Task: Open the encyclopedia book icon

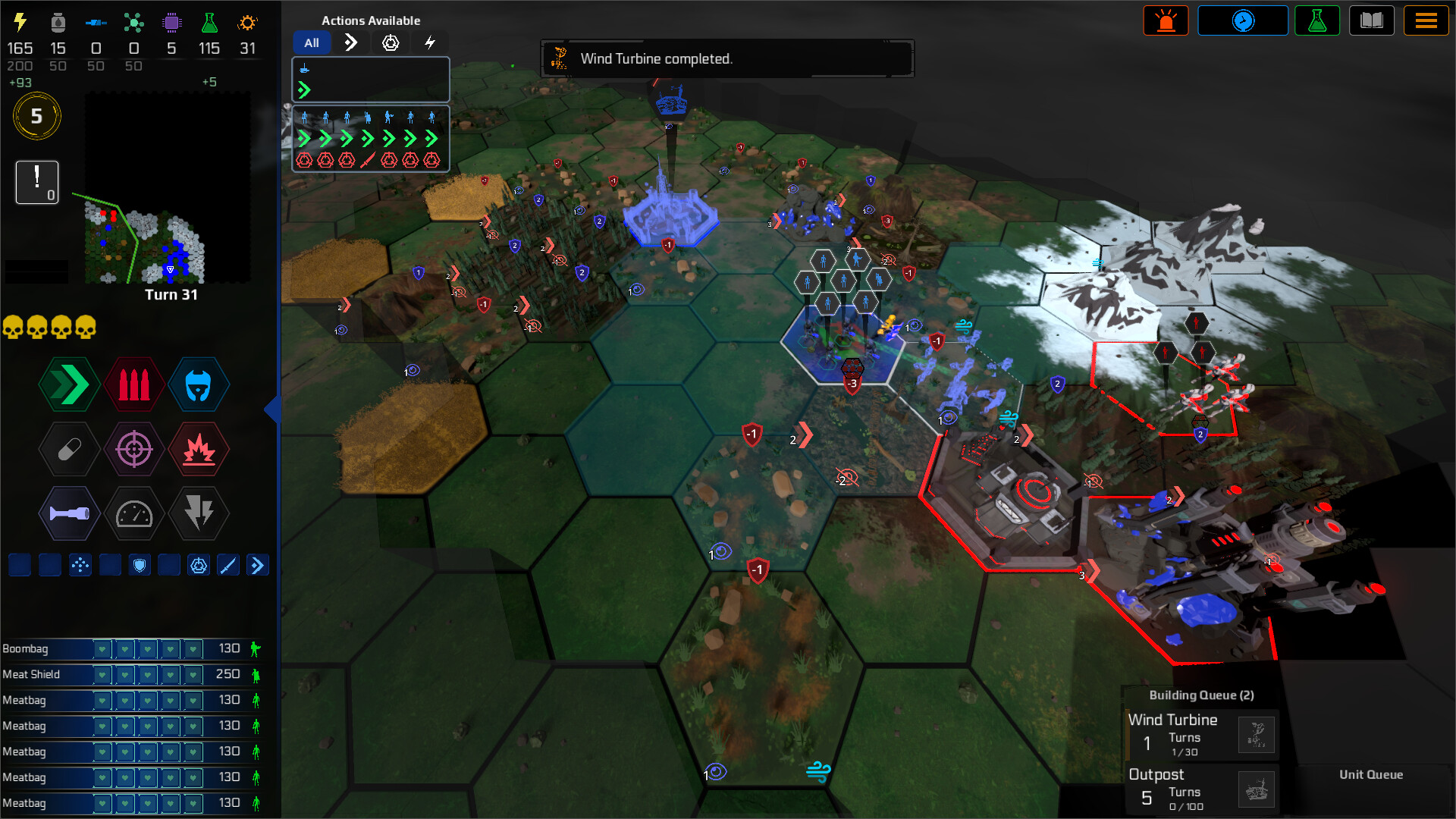Action: (1373, 20)
